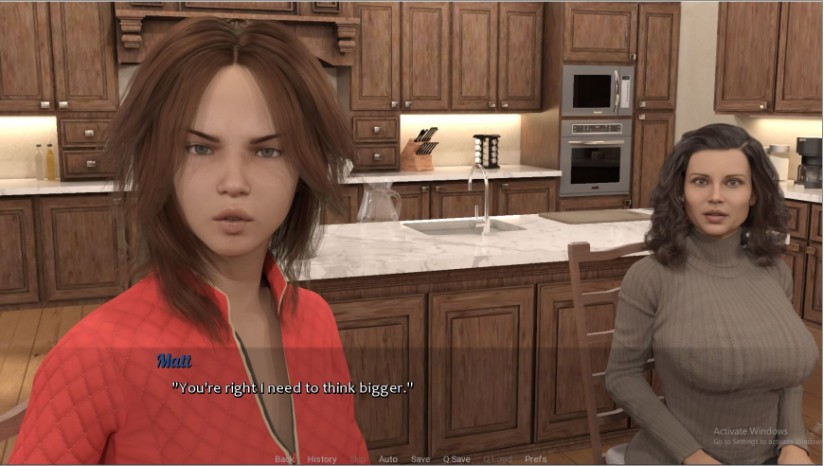Go back one line of dialogue
The image size is (824, 466).
click(284, 459)
